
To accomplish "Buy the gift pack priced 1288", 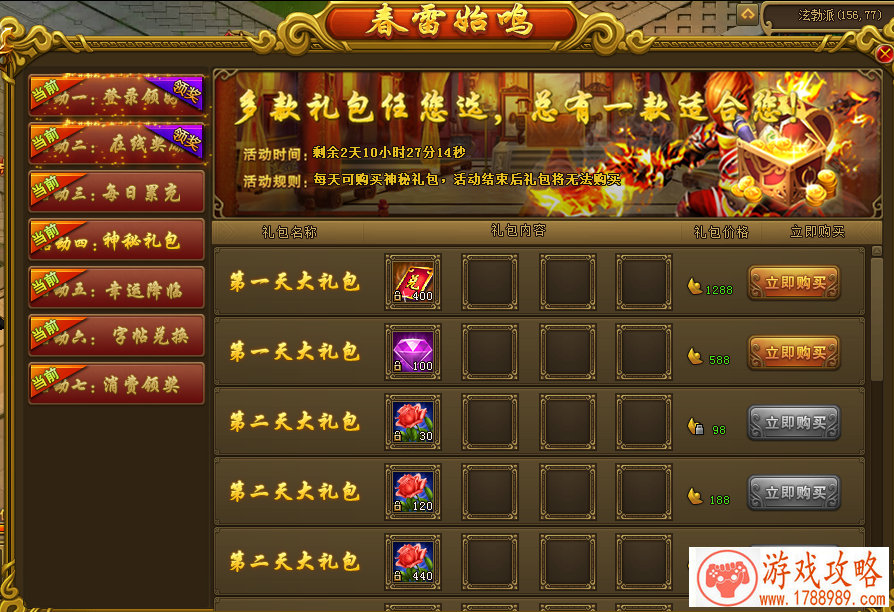I will pos(794,283).
